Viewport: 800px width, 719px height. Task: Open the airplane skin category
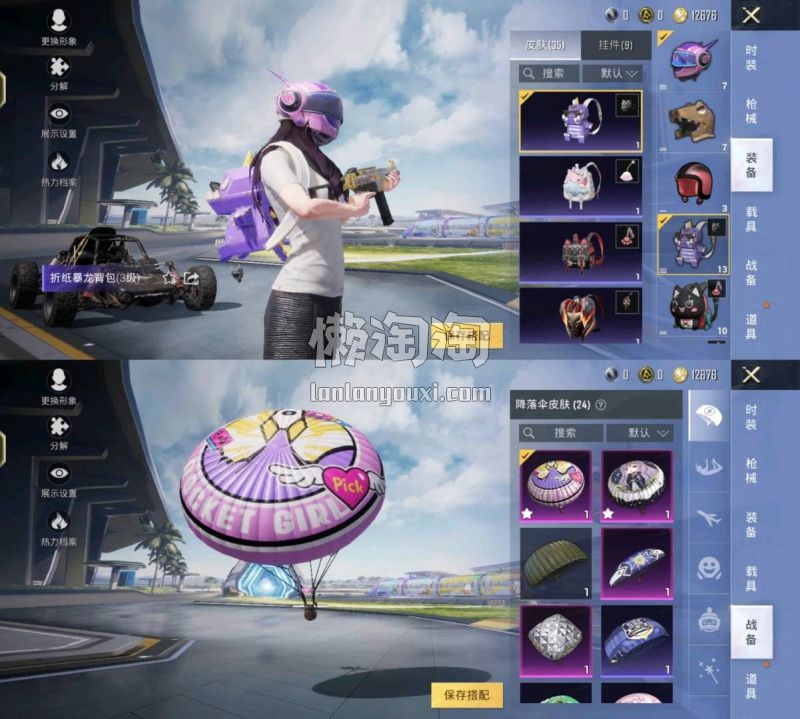pyautogui.click(x=708, y=517)
